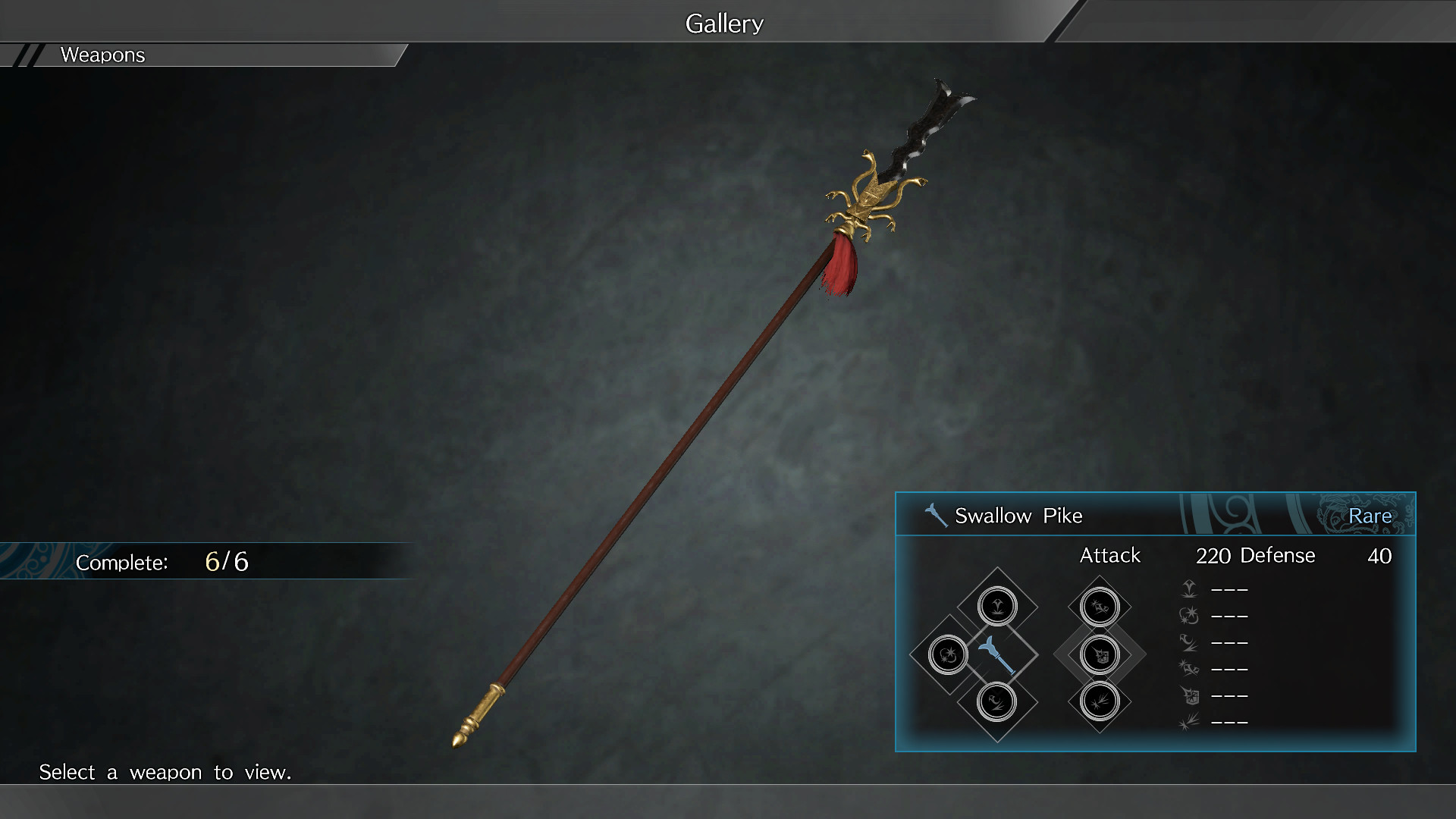This screenshot has width=1456, height=819.
Task: Select the crescent slash icon in the bottom slot
Action: point(998,703)
